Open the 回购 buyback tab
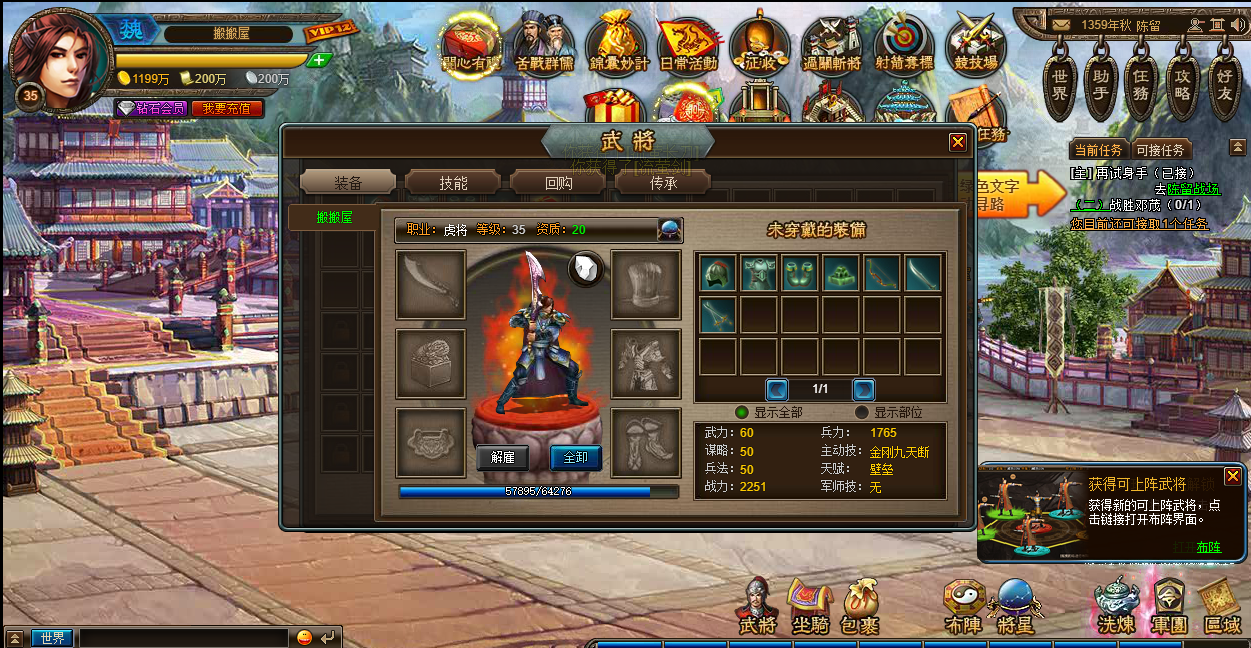The height and width of the screenshot is (648, 1251). (x=559, y=183)
